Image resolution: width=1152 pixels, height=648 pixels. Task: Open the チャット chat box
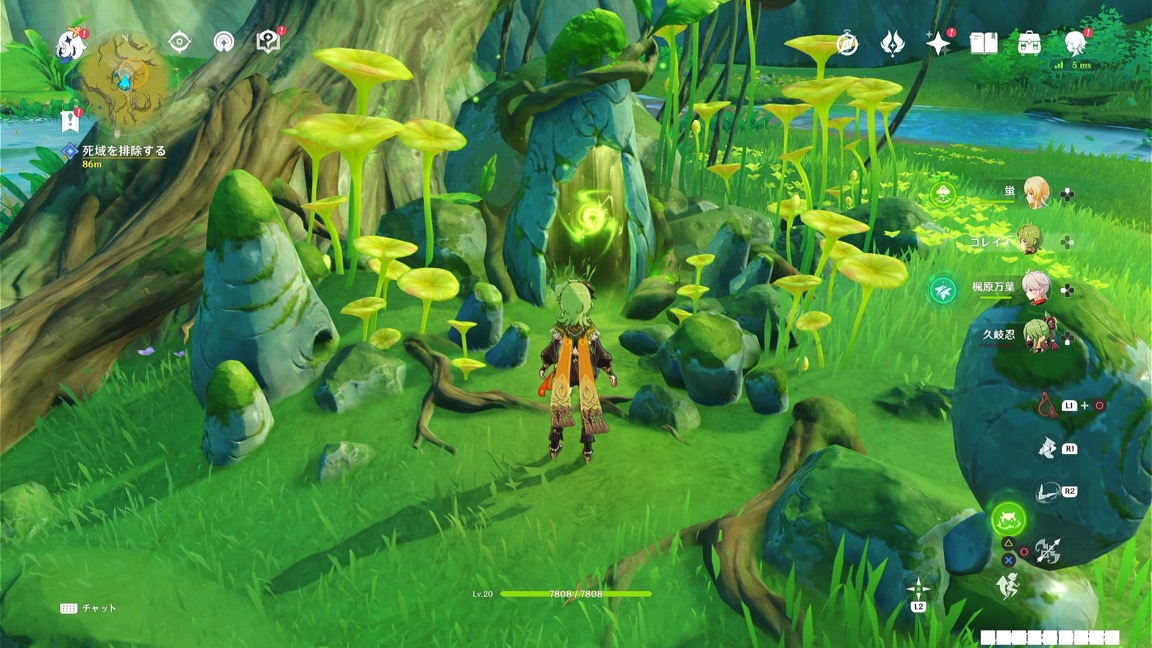click(89, 608)
